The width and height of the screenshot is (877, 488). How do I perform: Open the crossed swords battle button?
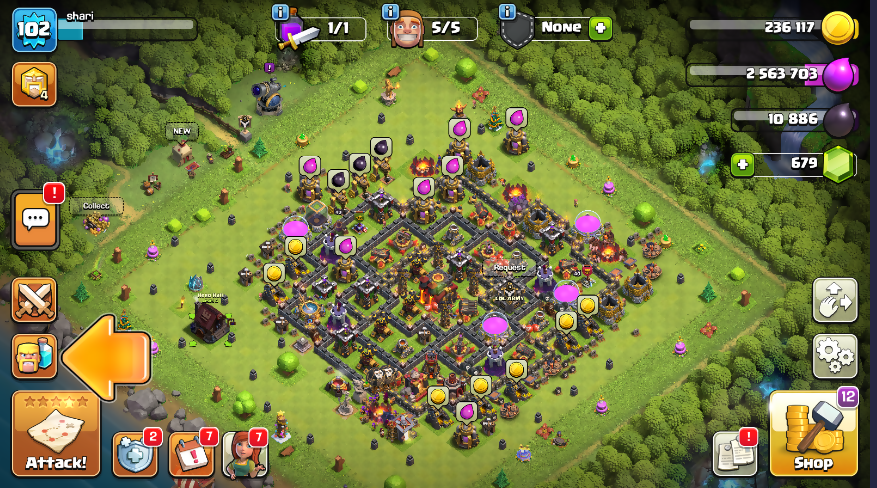click(x=34, y=300)
